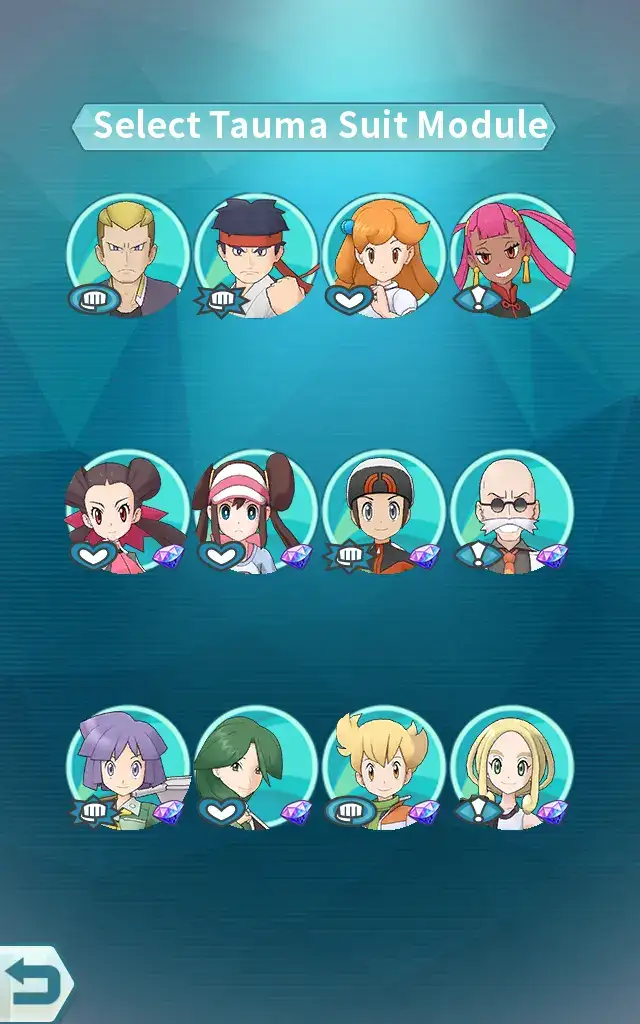The image size is (640, 1024).
Task: Go back with the return arrow button
Action: (32, 985)
